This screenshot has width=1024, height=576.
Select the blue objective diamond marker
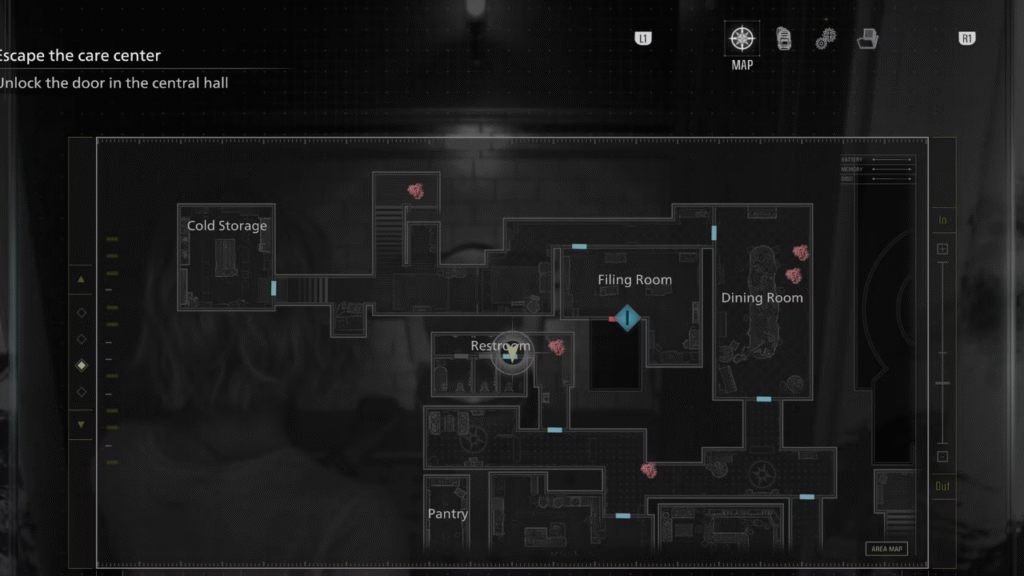627,319
